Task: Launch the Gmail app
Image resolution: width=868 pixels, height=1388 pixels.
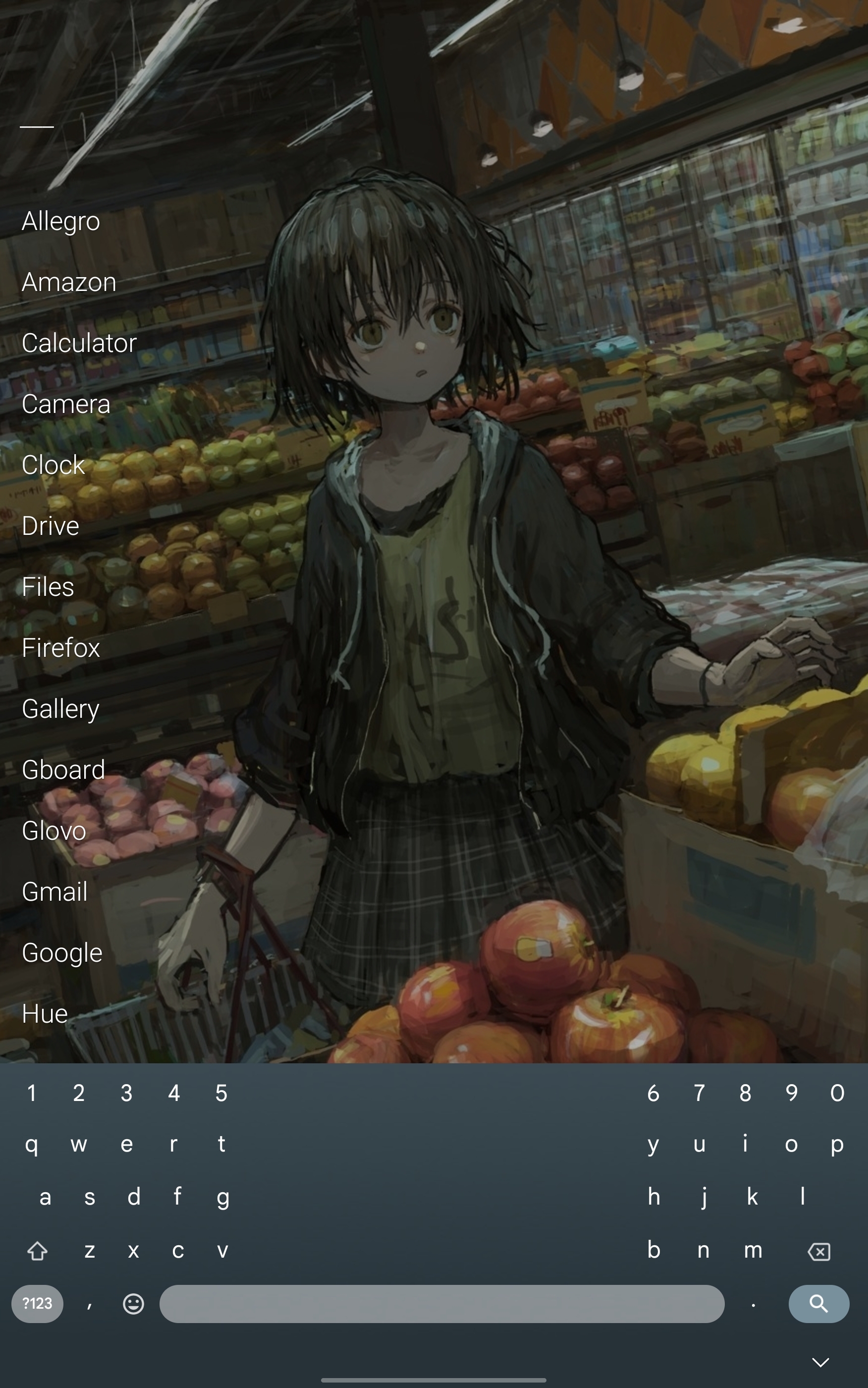Action: [x=54, y=891]
